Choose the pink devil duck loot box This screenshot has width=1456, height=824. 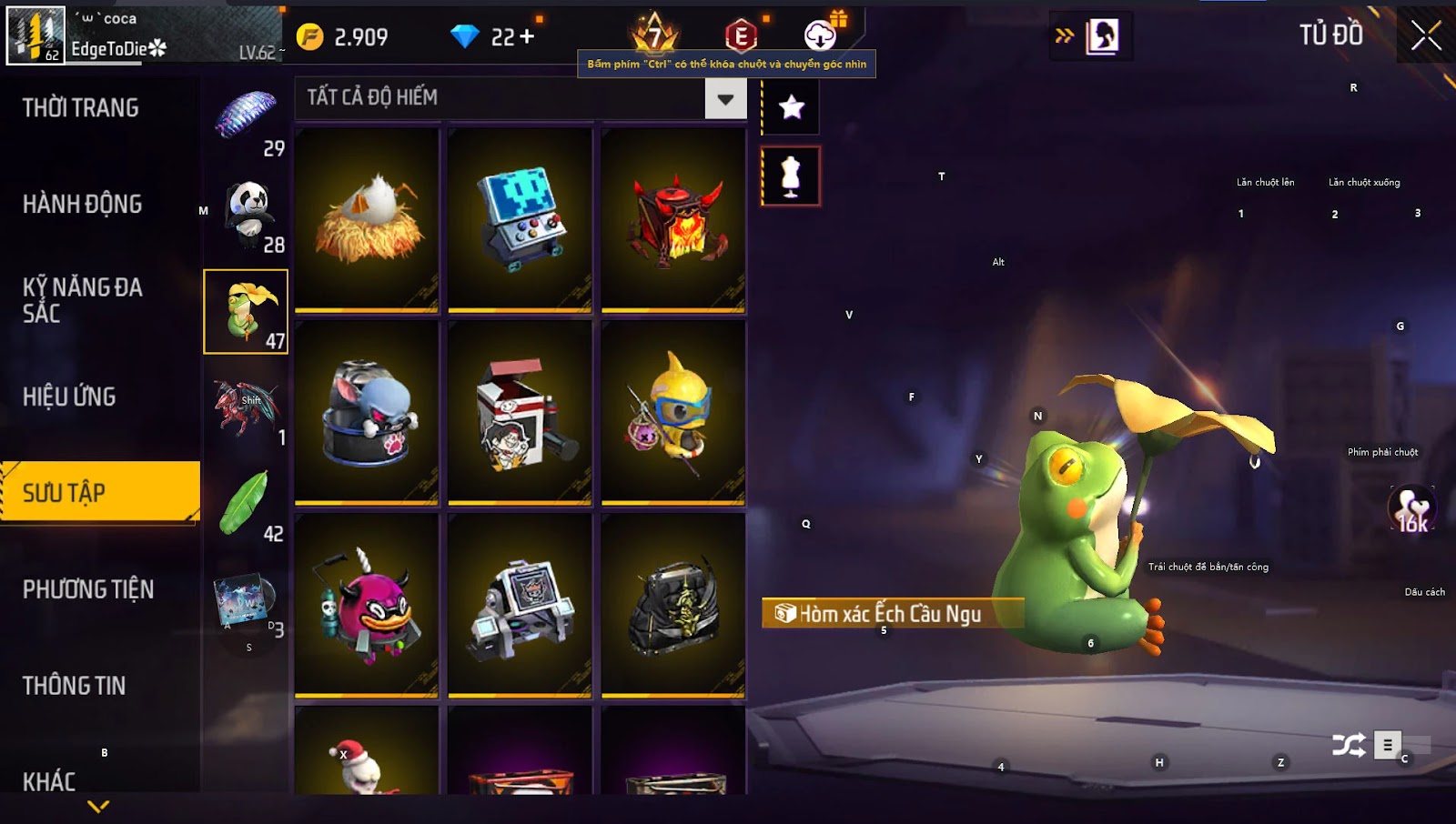[x=367, y=605]
